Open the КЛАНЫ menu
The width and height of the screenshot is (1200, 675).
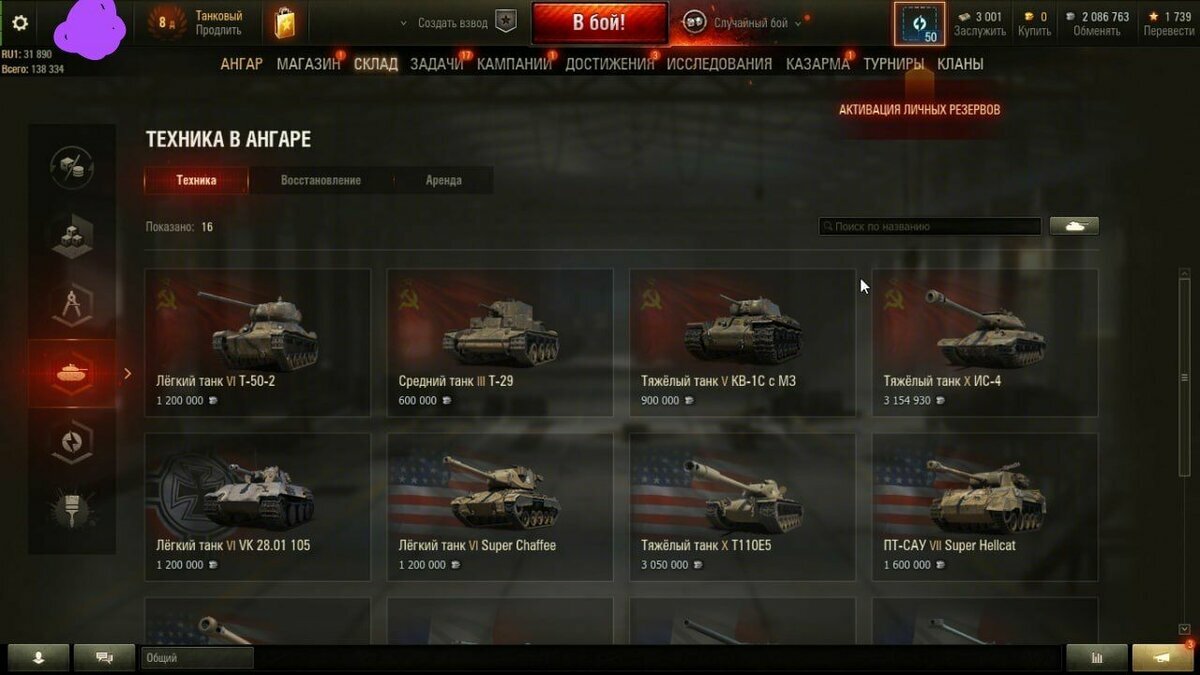[960, 64]
